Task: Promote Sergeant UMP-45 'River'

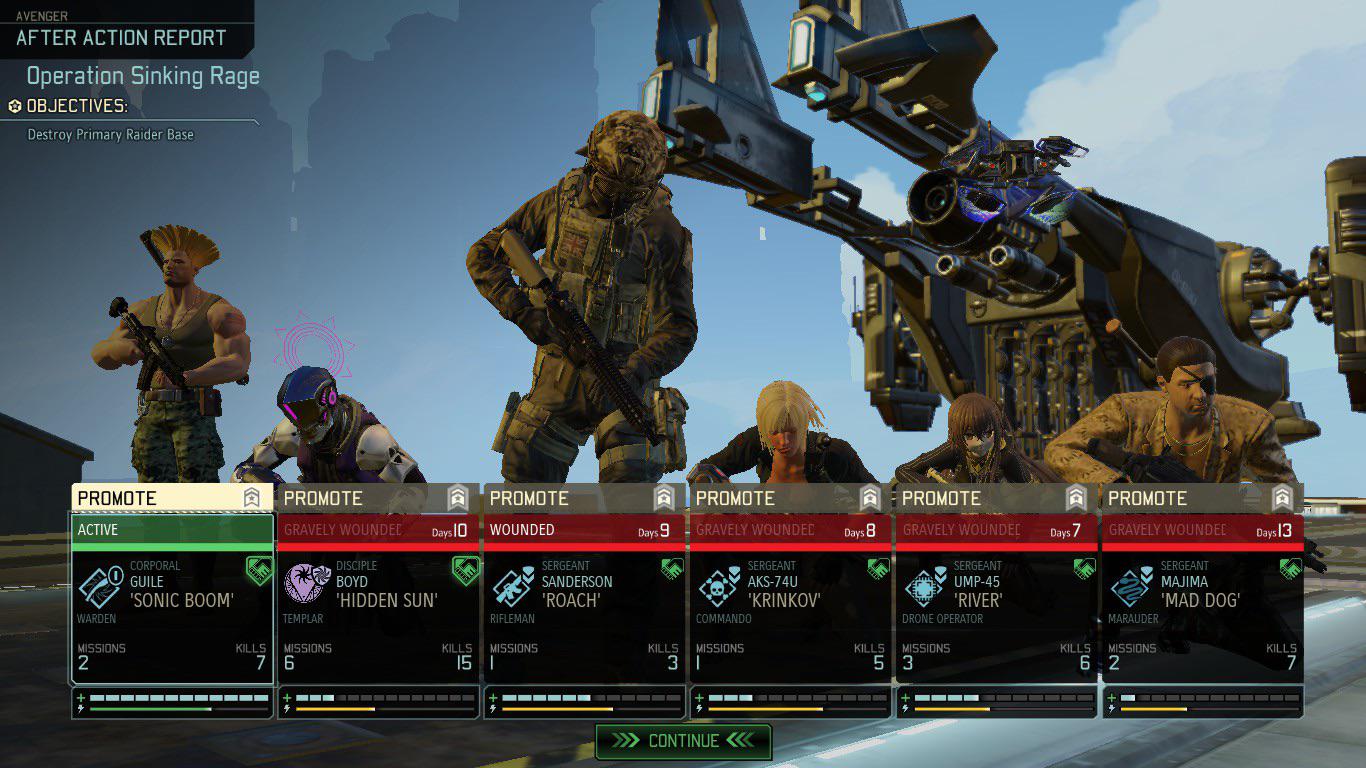Action: [x=996, y=498]
